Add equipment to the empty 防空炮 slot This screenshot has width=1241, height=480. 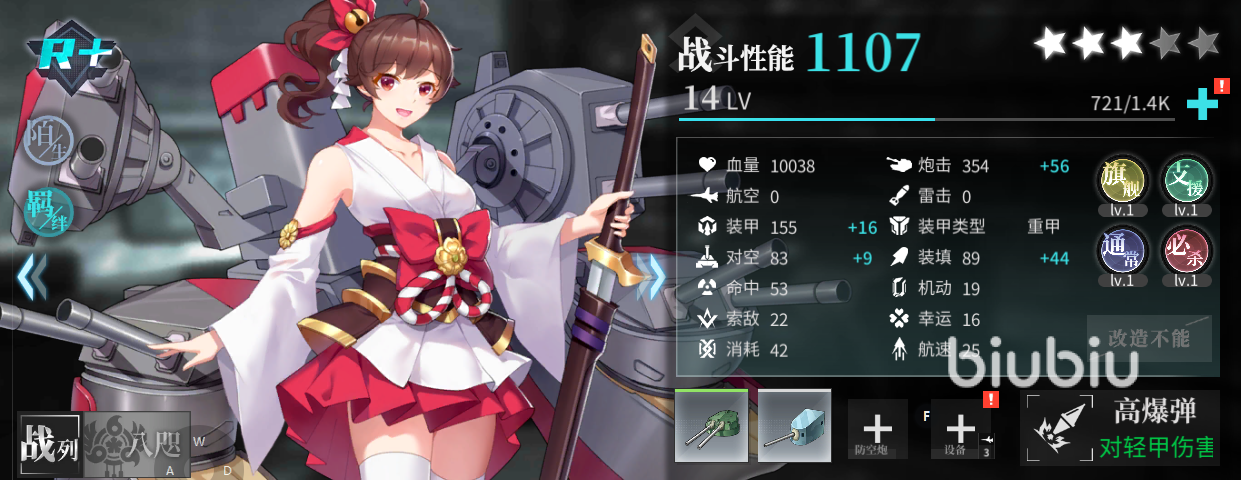coord(877,430)
